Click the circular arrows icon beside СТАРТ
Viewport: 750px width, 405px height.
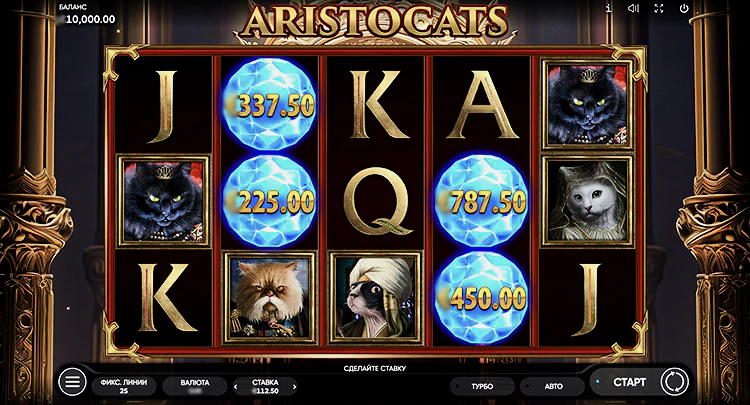672,382
